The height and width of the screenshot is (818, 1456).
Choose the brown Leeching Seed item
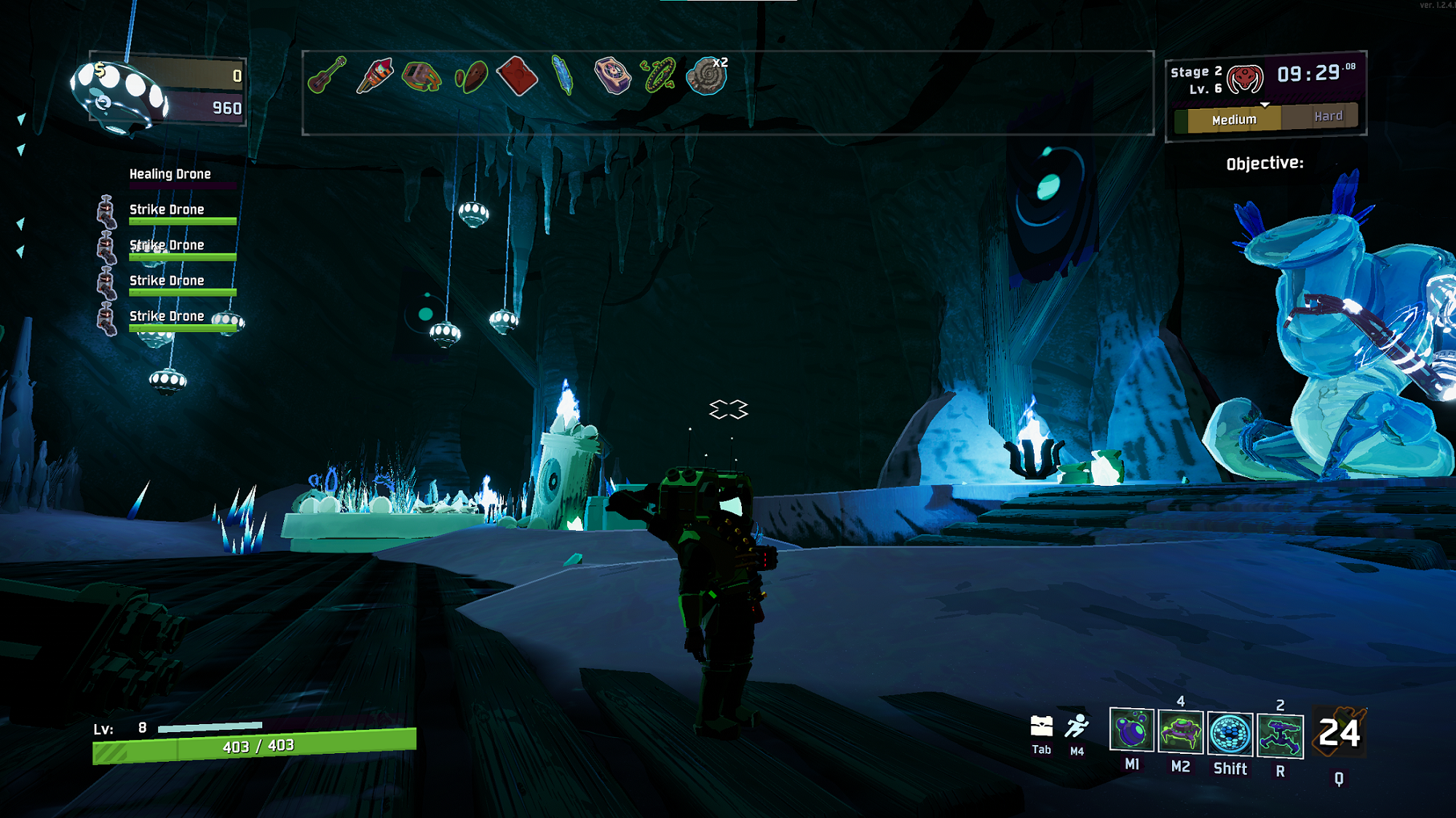pyautogui.click(x=470, y=76)
